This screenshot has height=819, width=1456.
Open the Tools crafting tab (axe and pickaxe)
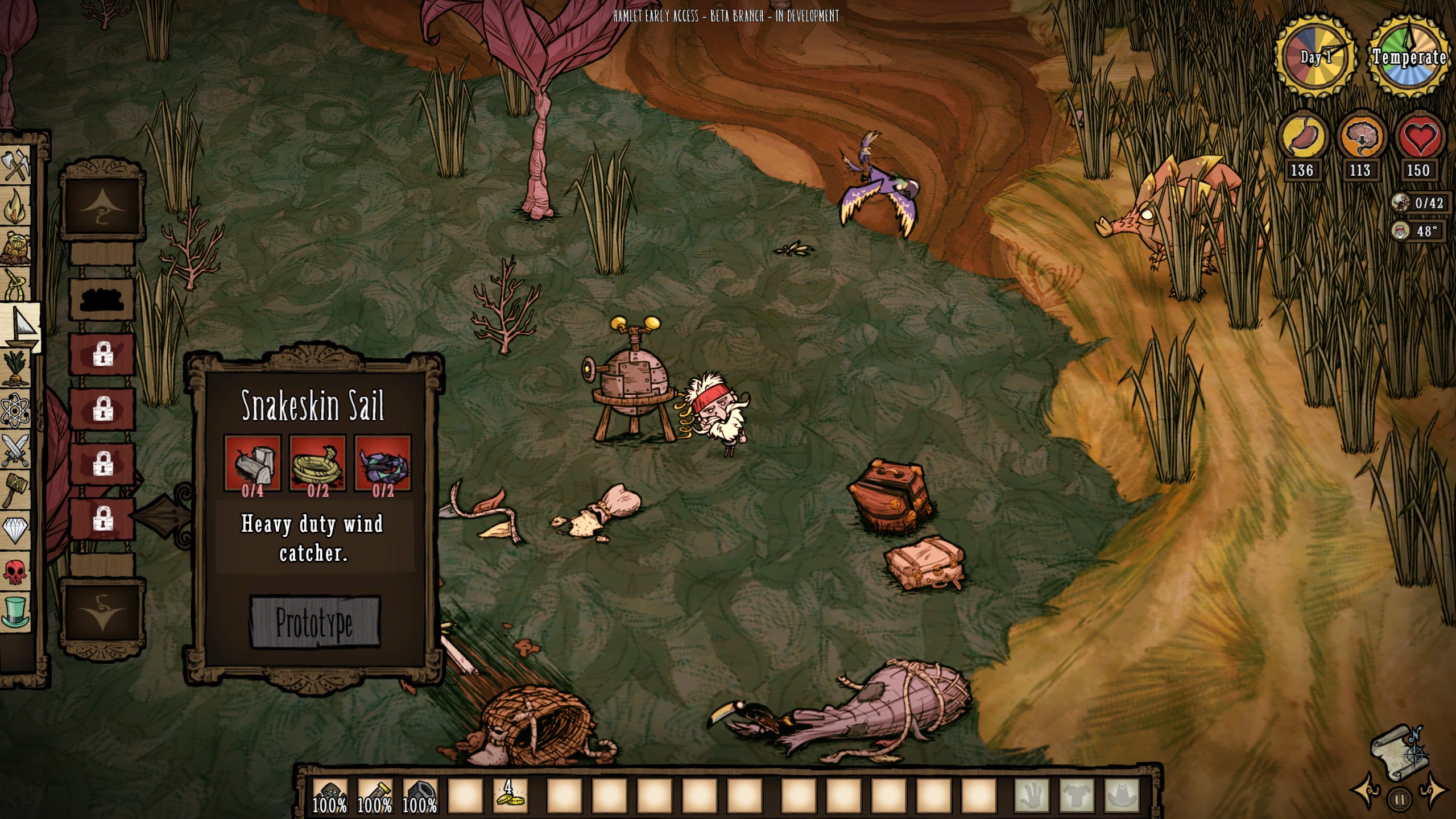point(16,165)
